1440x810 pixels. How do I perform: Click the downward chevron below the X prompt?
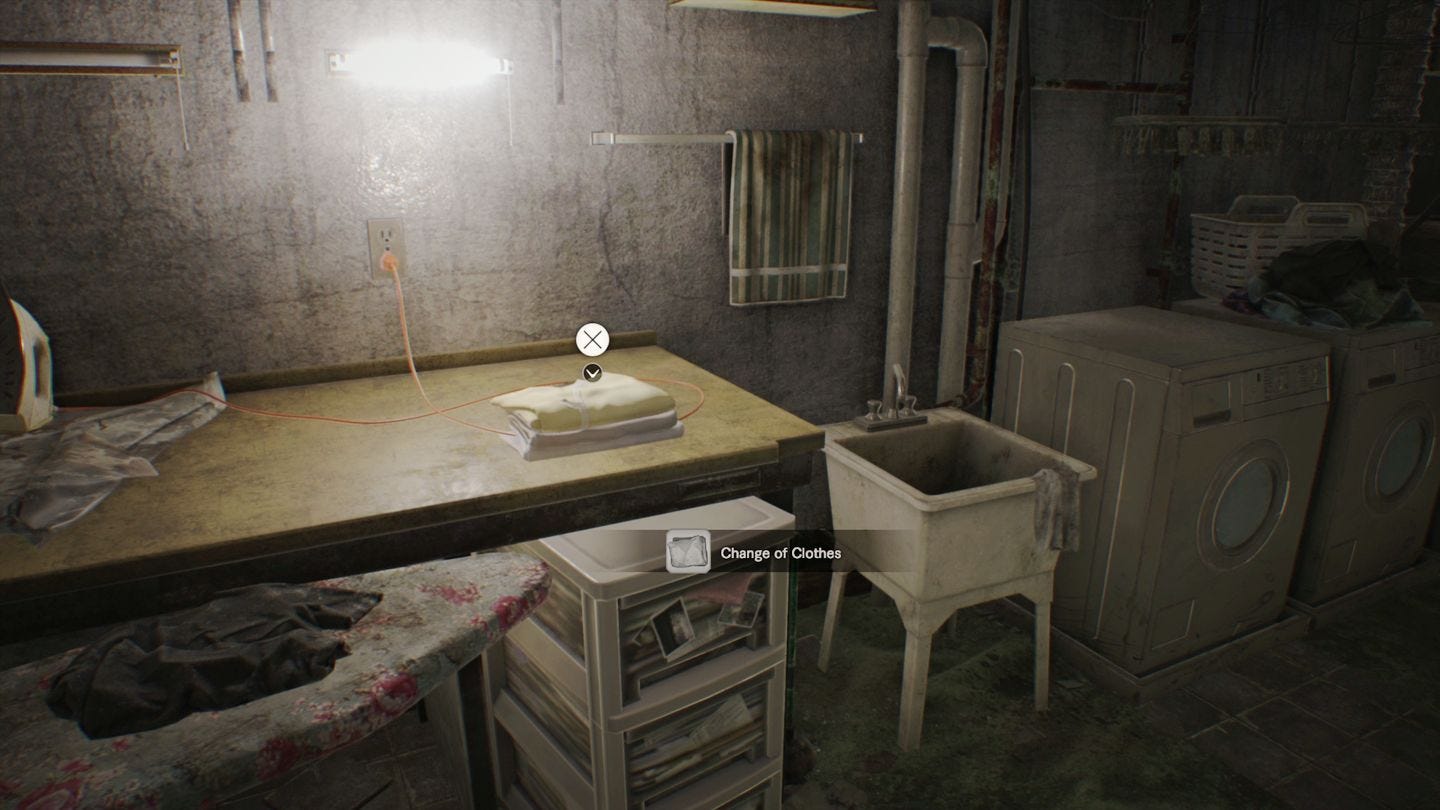click(x=592, y=372)
